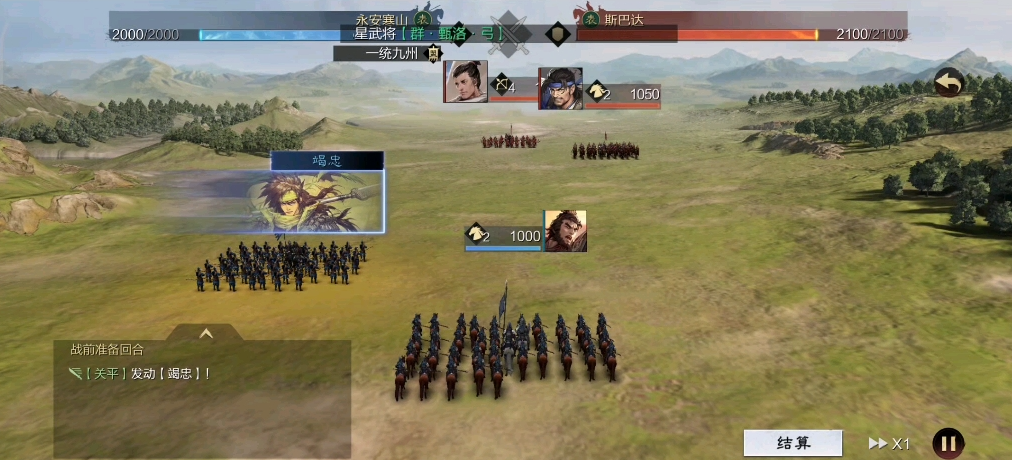Open the crossed swords battle emblem
Viewport: 1012px width, 460px height.
tap(509, 32)
